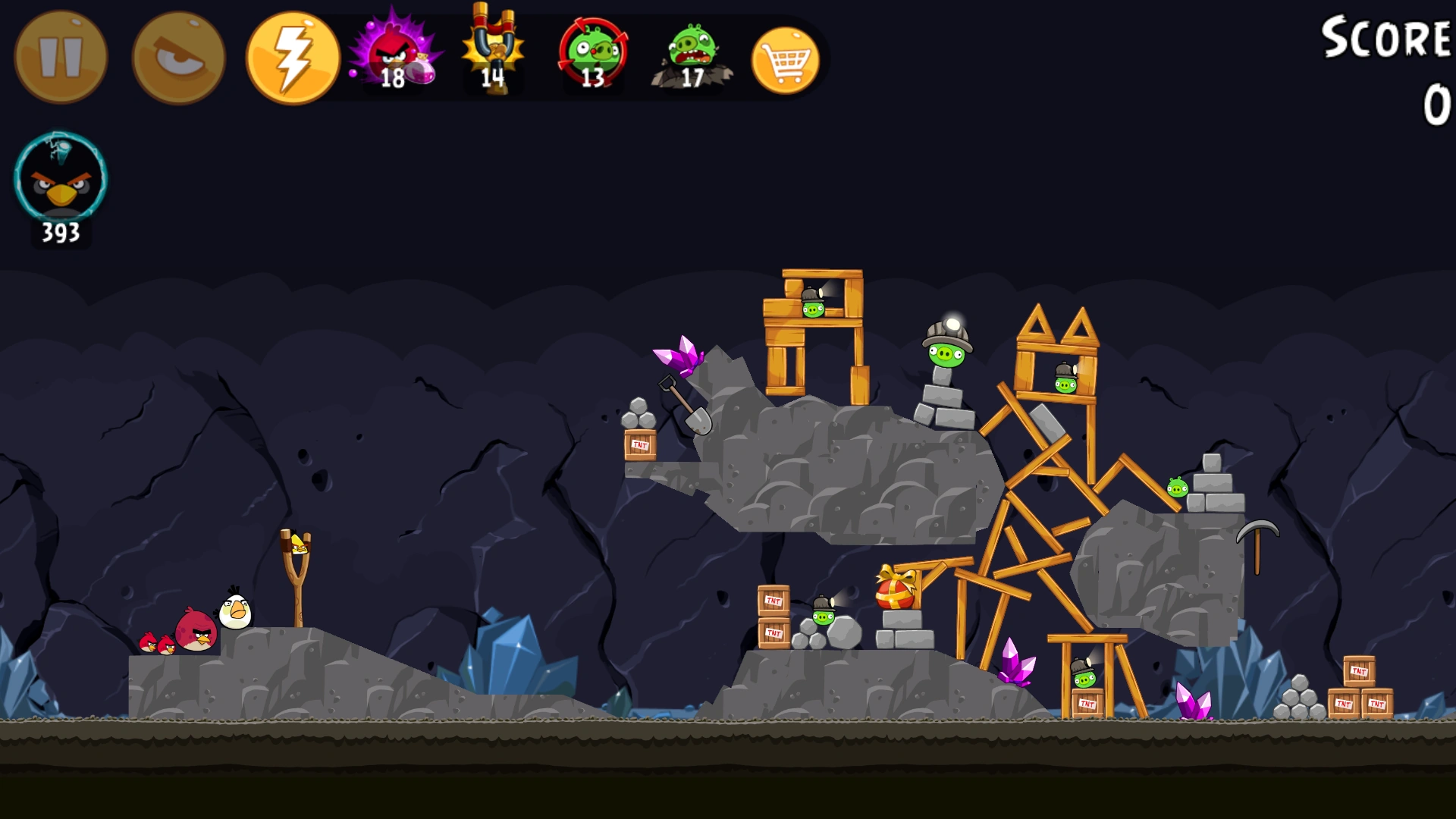Activate the Birdquake power-up showing 17
The height and width of the screenshot is (819, 1456).
click(690, 55)
